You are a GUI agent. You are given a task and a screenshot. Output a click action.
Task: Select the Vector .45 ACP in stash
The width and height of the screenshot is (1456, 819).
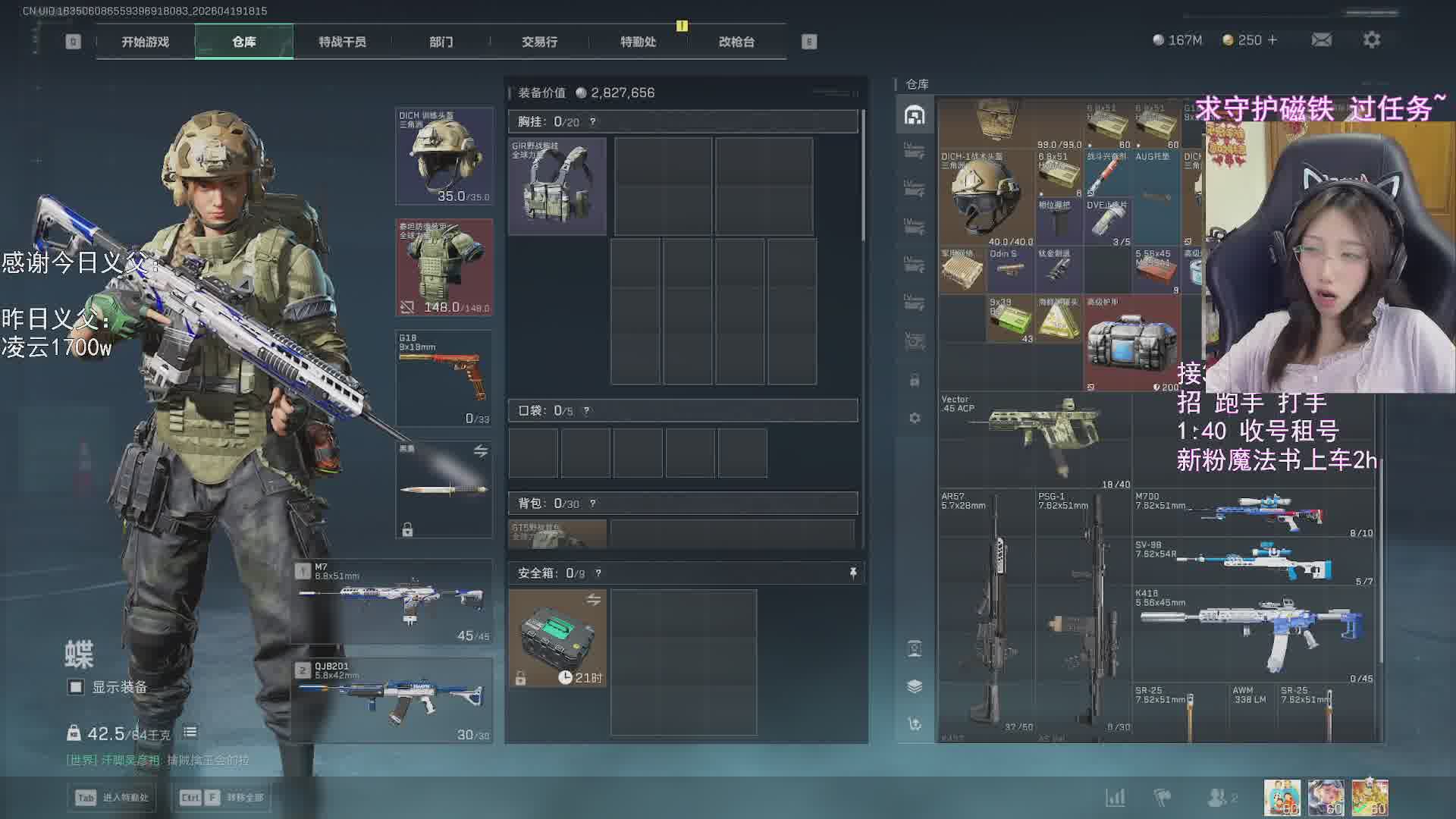pos(1036,441)
